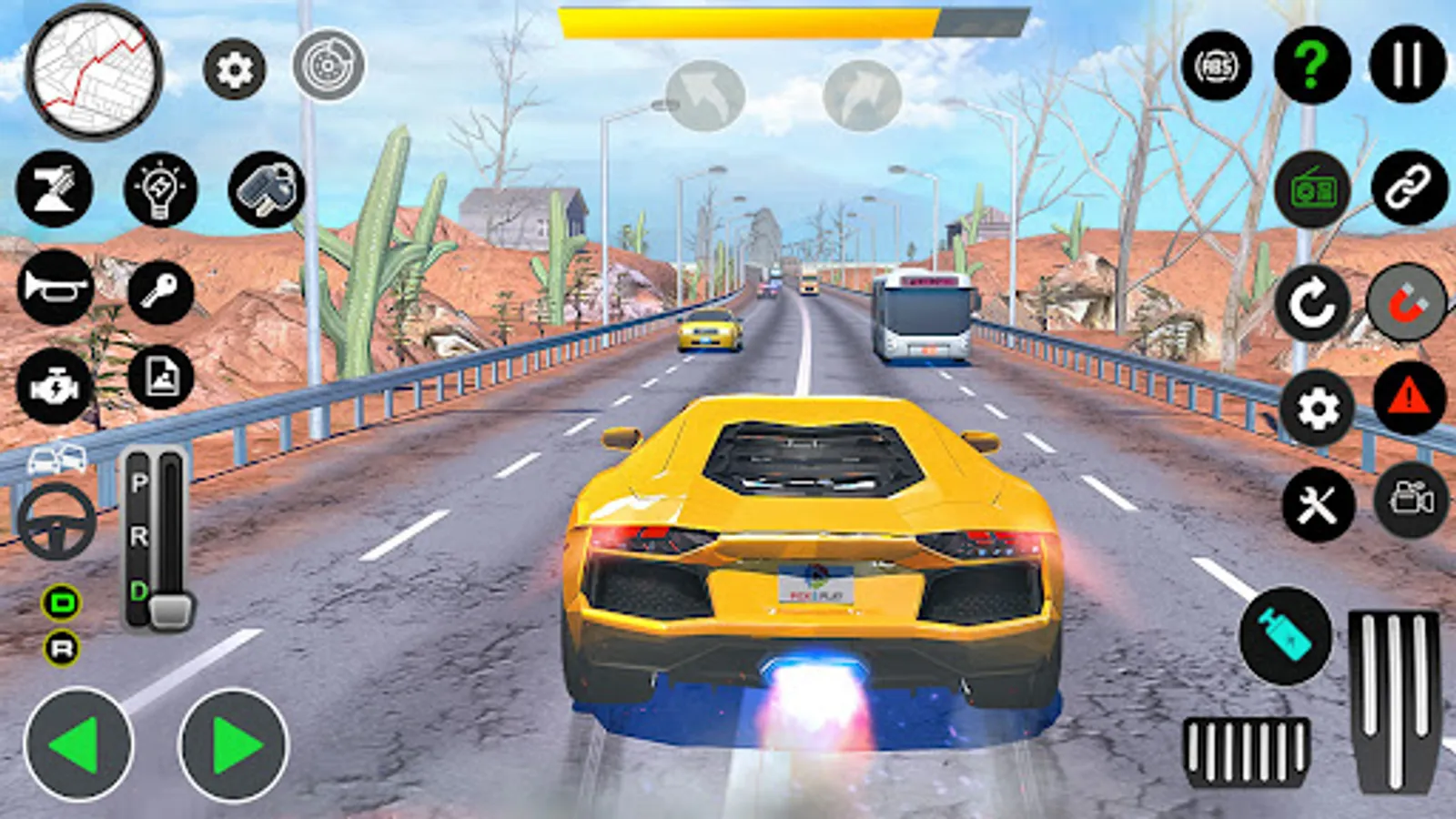Tap the pause button
1456x819 pixels.
(1407, 65)
